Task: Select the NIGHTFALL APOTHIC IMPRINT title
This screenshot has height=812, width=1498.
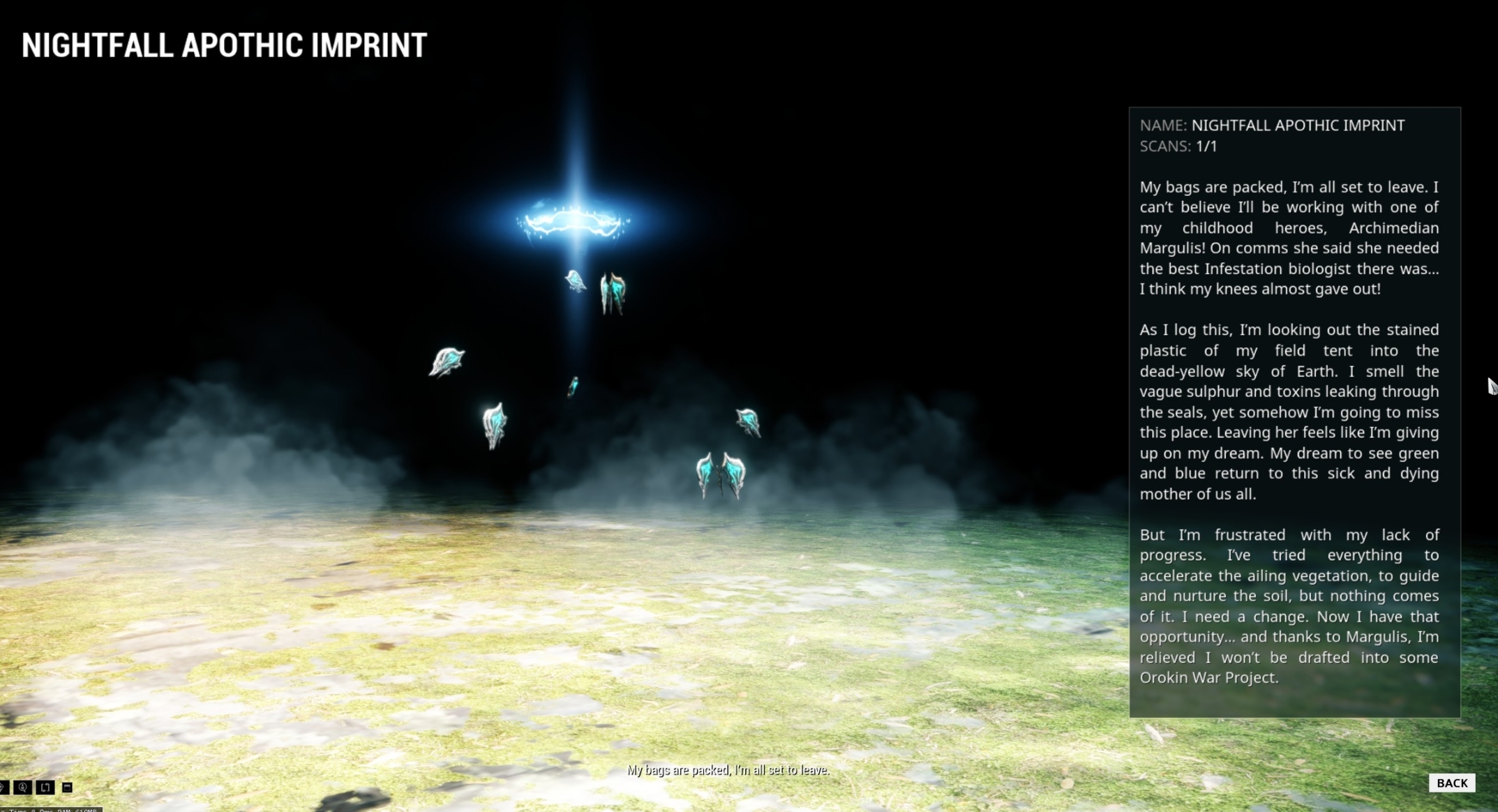Action: pyautogui.click(x=223, y=44)
